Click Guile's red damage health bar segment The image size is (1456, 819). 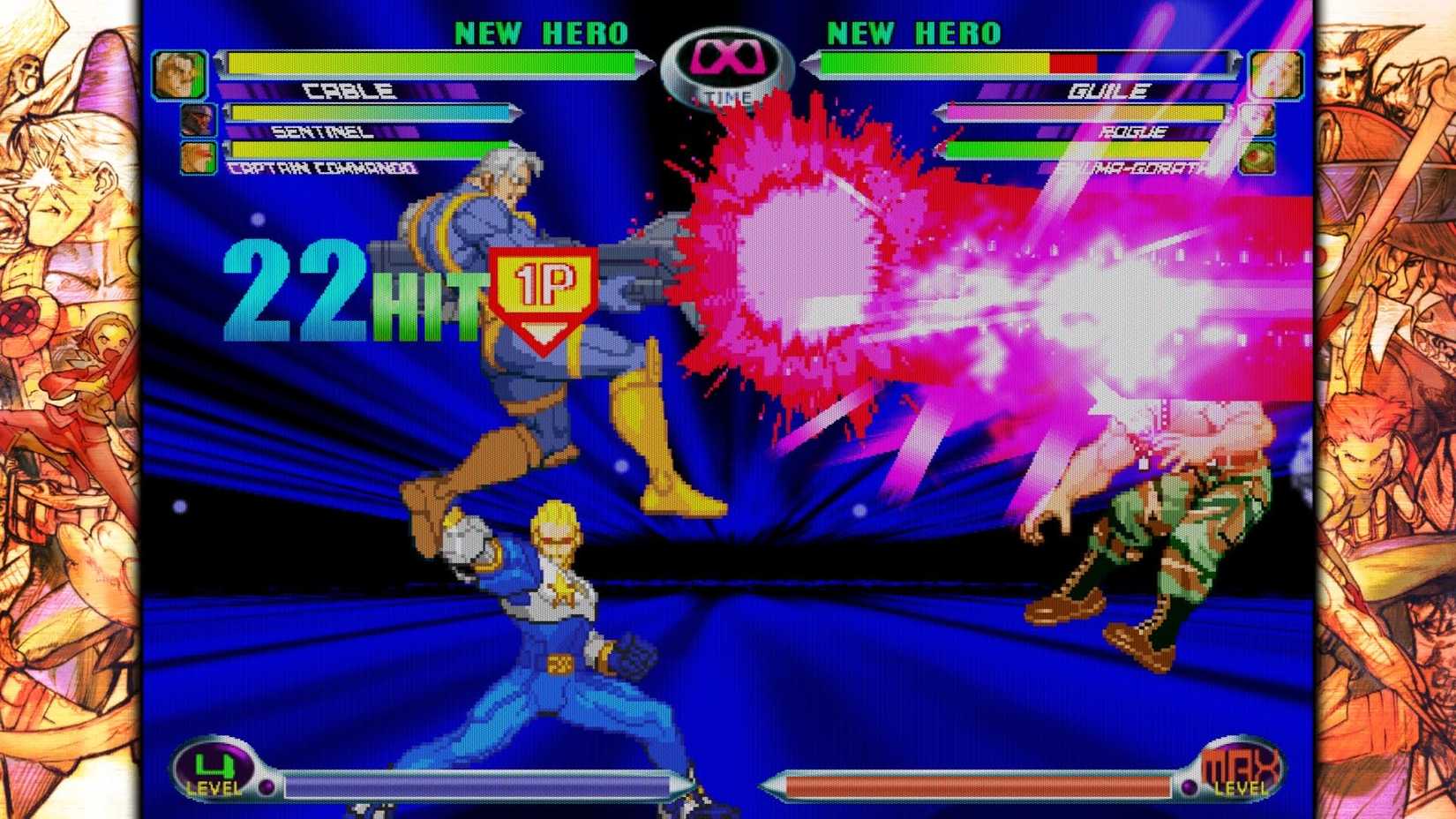tap(1072, 63)
